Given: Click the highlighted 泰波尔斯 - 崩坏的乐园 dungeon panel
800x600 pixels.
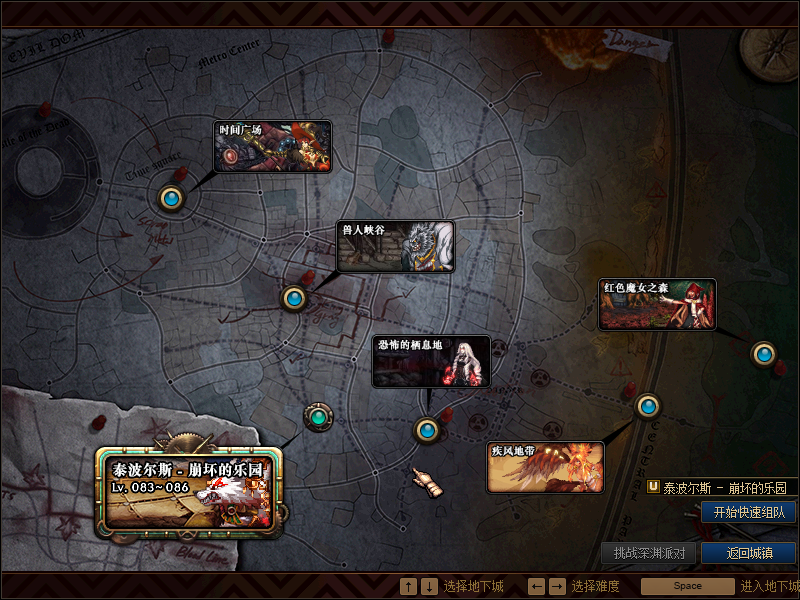Looking at the screenshot, I should (x=189, y=491).
